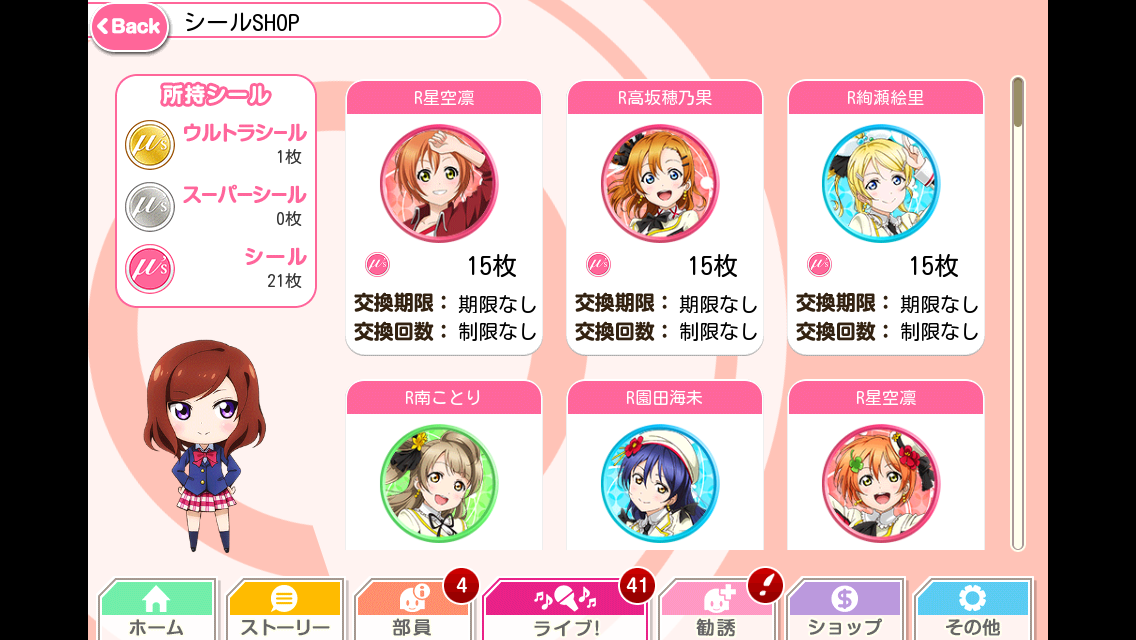The image size is (1136, 640).
Task: Choose the R星空凛 card showing 15枚 price
Action: [x=443, y=216]
